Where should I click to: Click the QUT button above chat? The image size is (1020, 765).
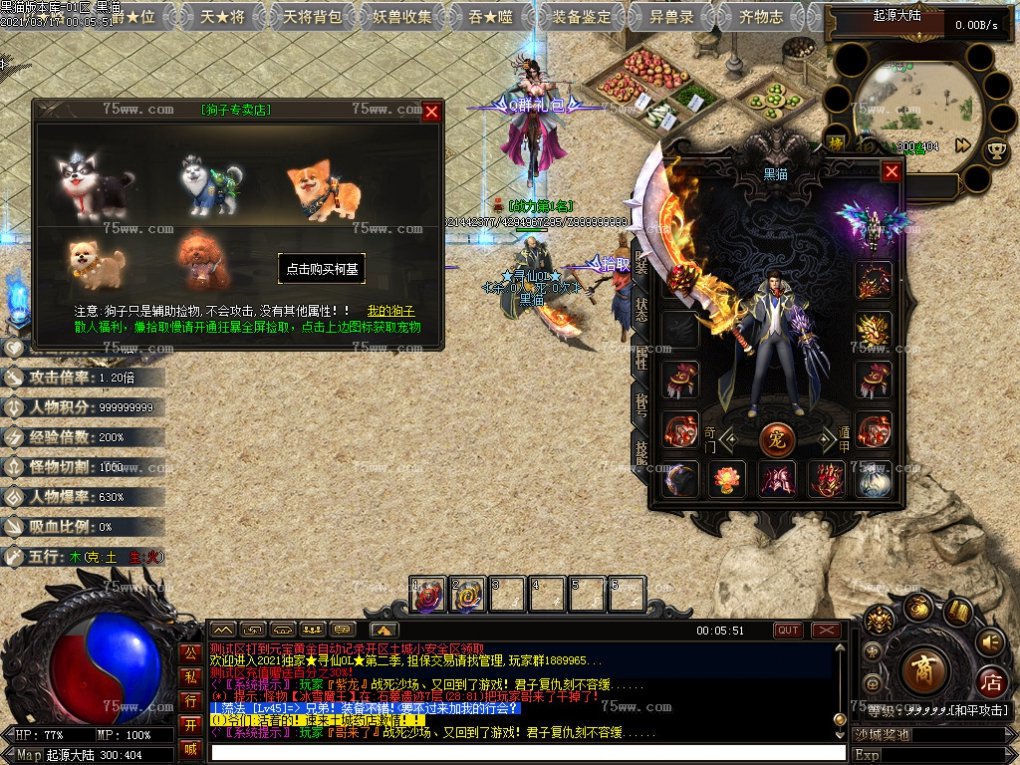pos(788,630)
